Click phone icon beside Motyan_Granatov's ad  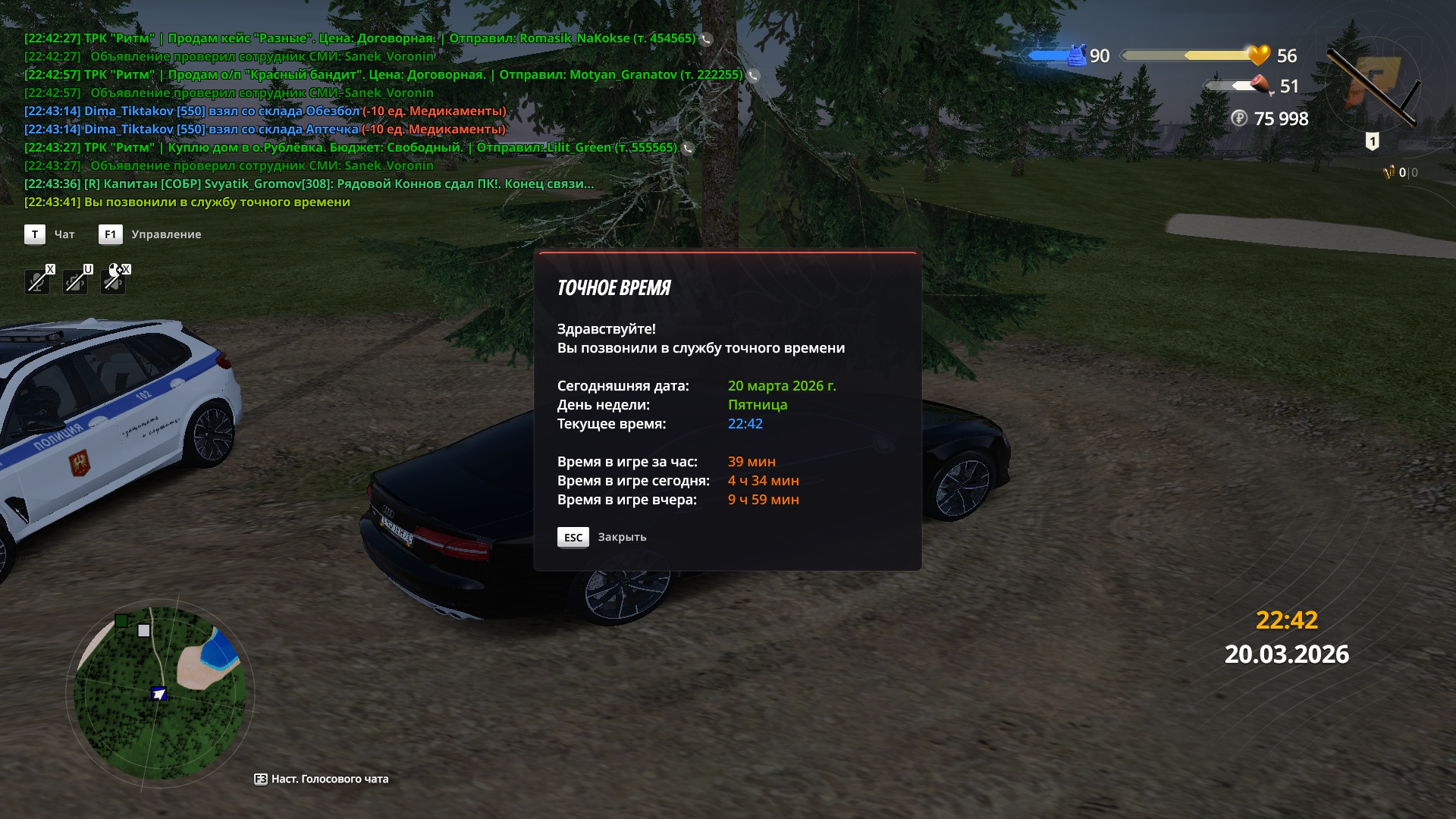click(753, 75)
